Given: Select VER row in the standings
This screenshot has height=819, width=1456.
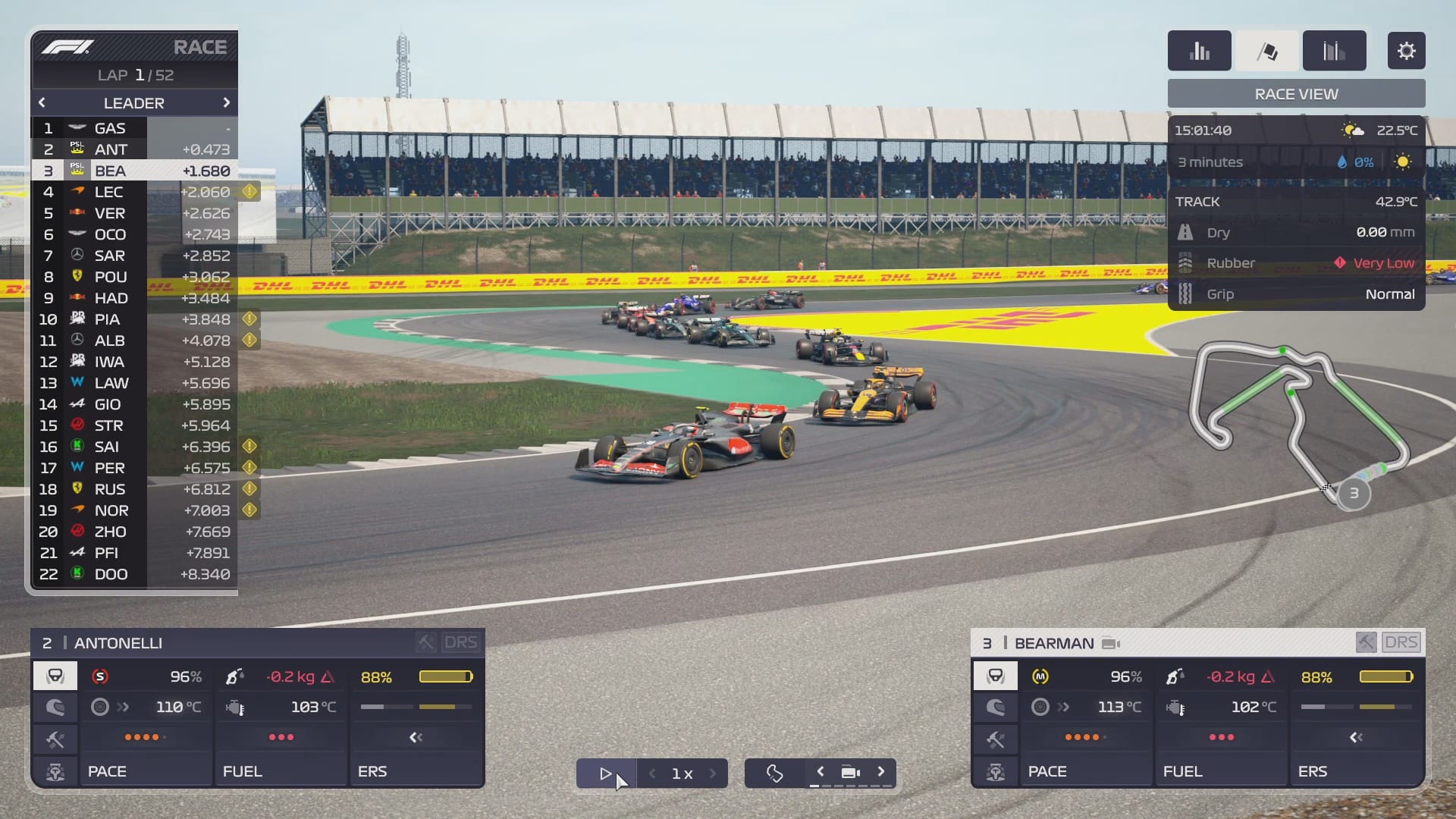Looking at the screenshot, I should pos(134,213).
